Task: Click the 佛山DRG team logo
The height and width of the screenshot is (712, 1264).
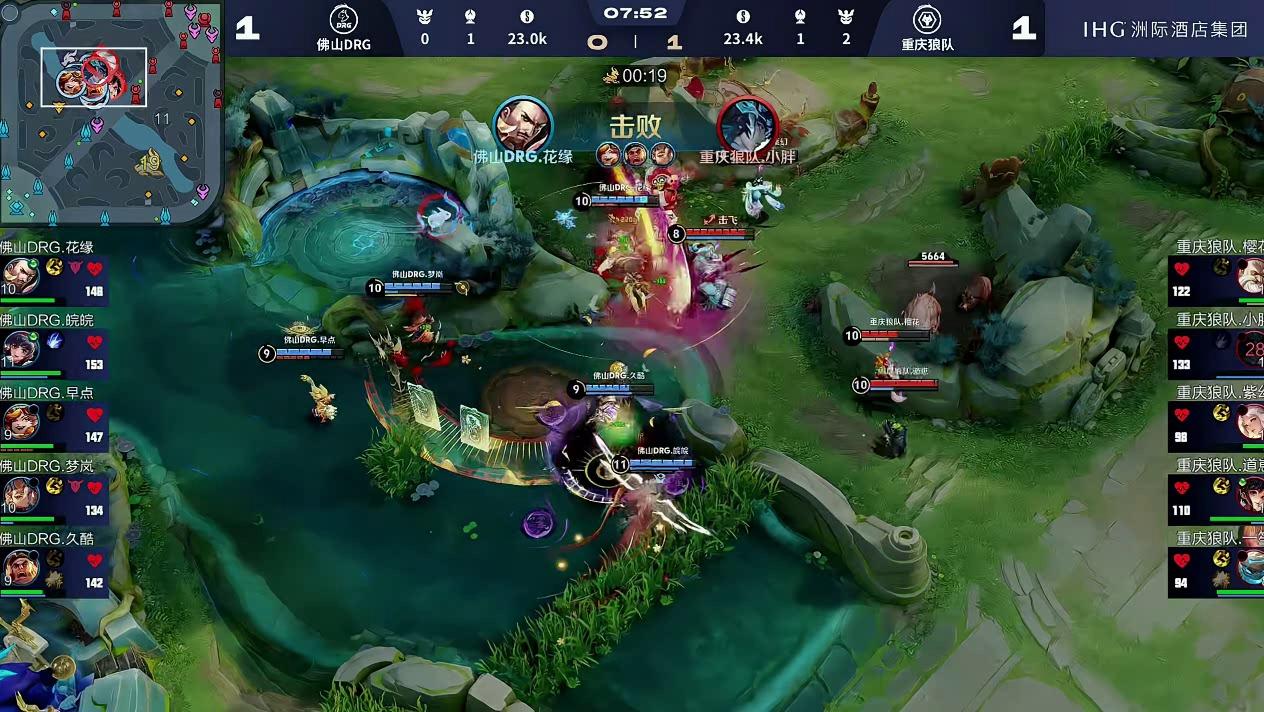Action: click(x=343, y=20)
